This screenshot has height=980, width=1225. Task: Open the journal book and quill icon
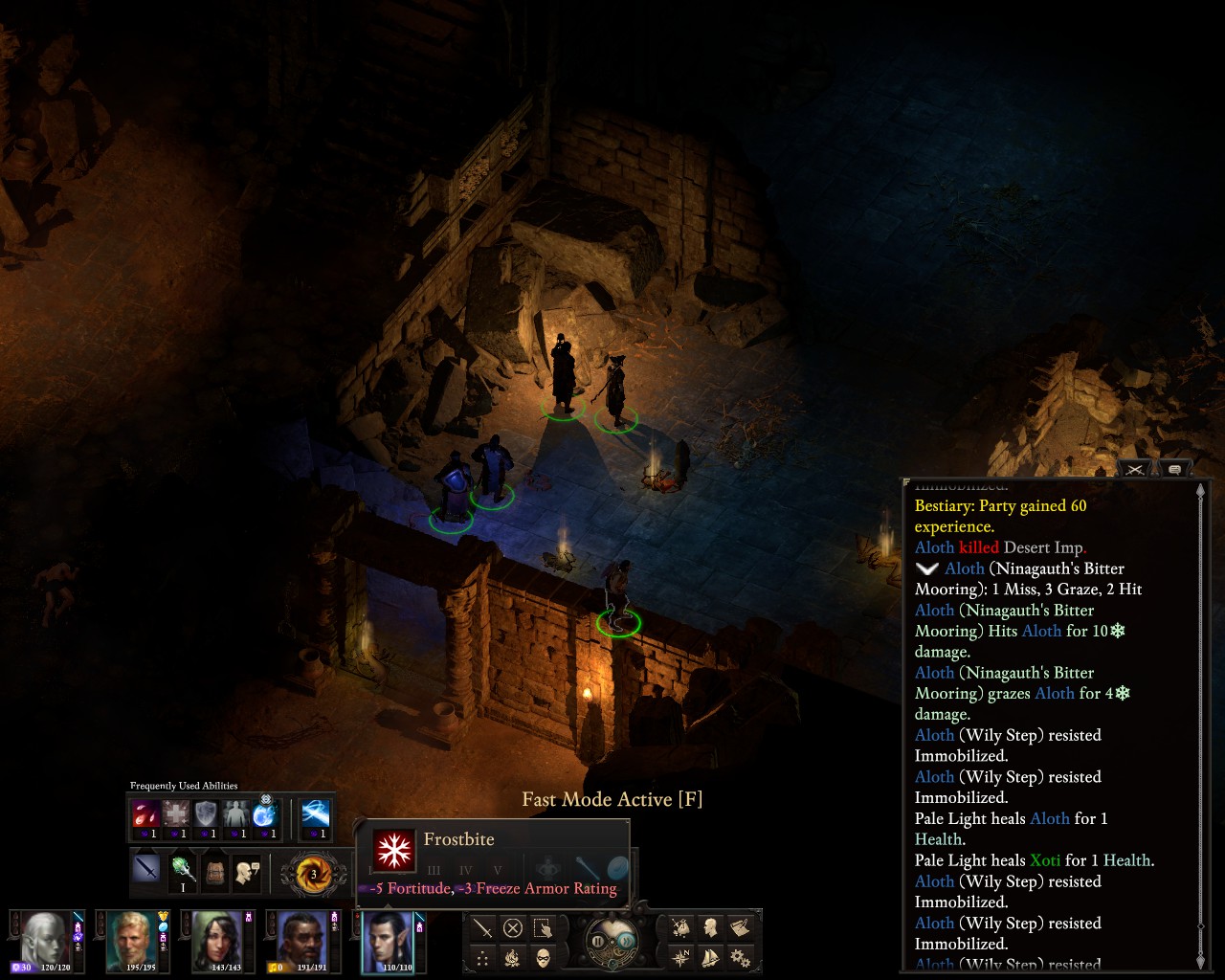(x=740, y=927)
